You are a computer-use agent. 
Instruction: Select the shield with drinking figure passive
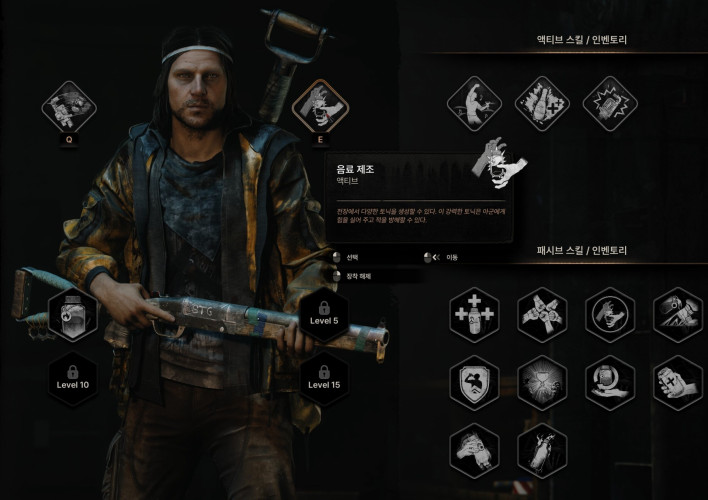[474, 382]
